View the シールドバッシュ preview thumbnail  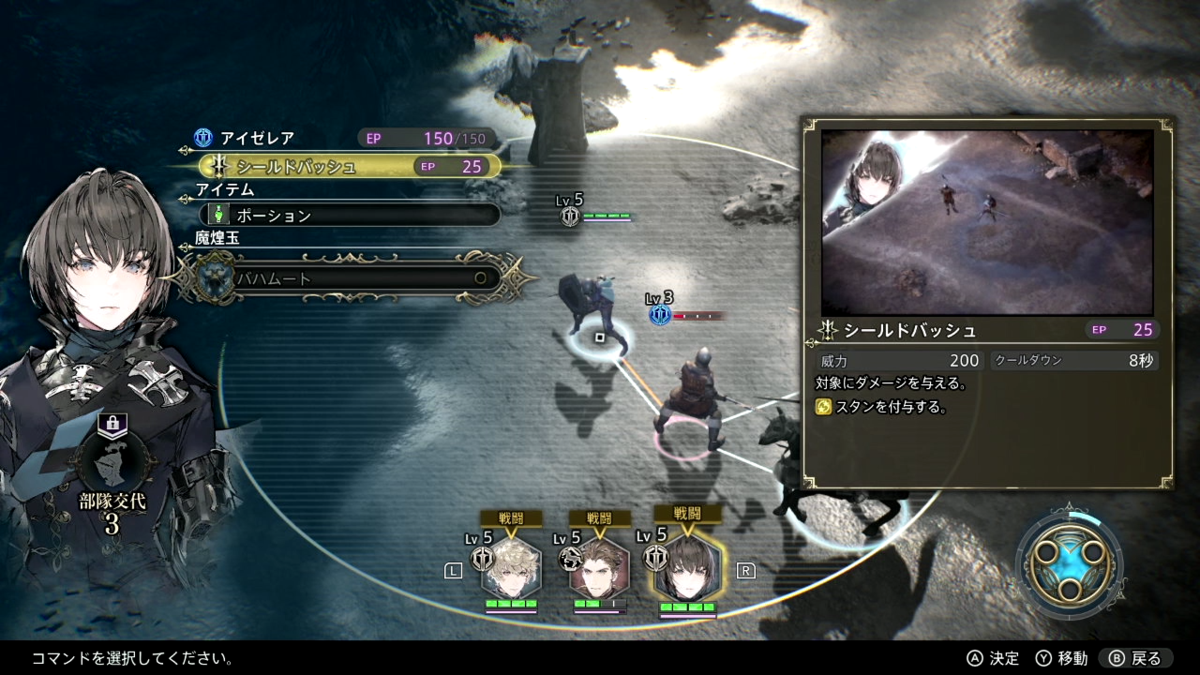pyautogui.click(x=986, y=221)
